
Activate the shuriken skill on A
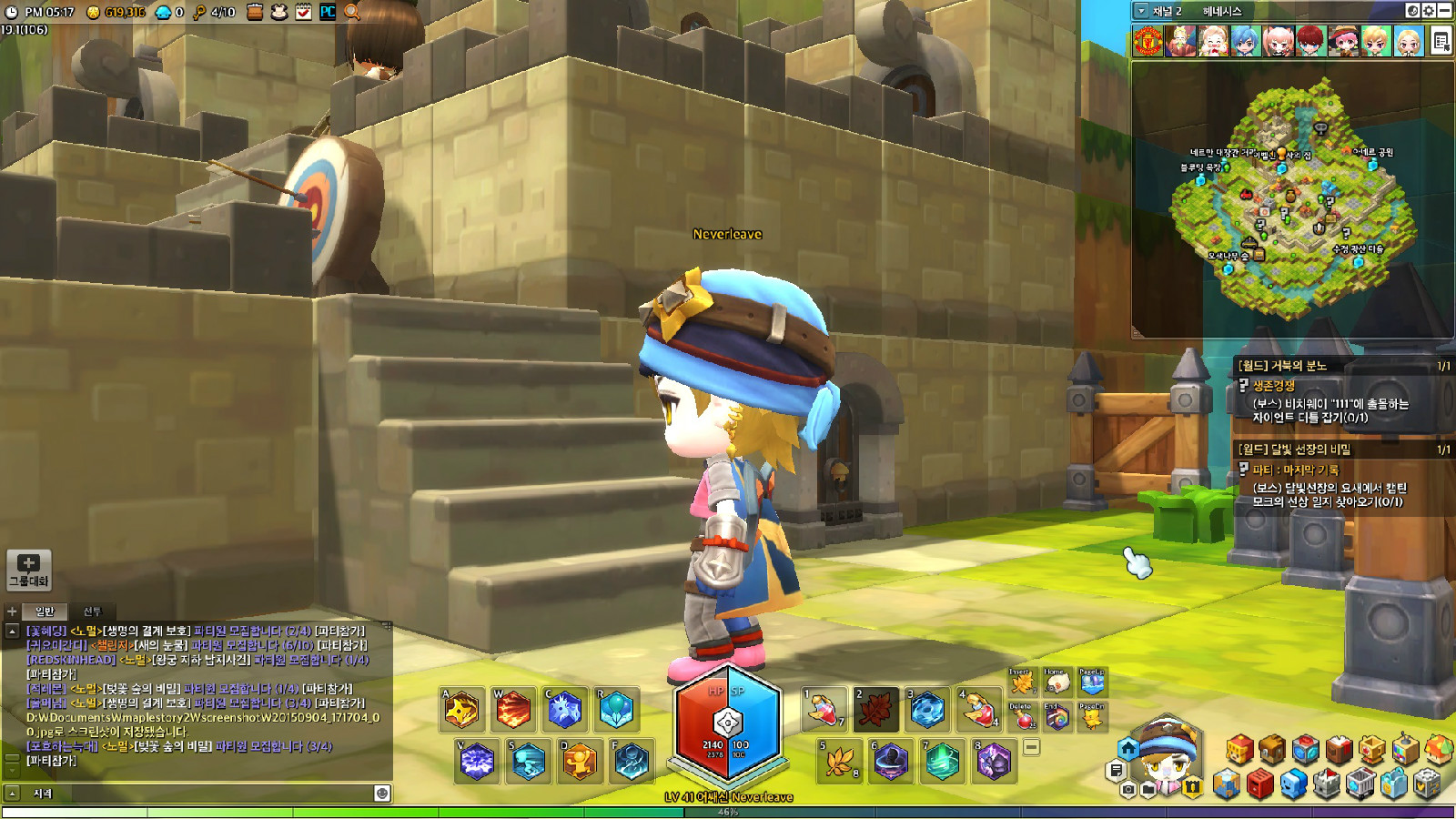tap(461, 710)
